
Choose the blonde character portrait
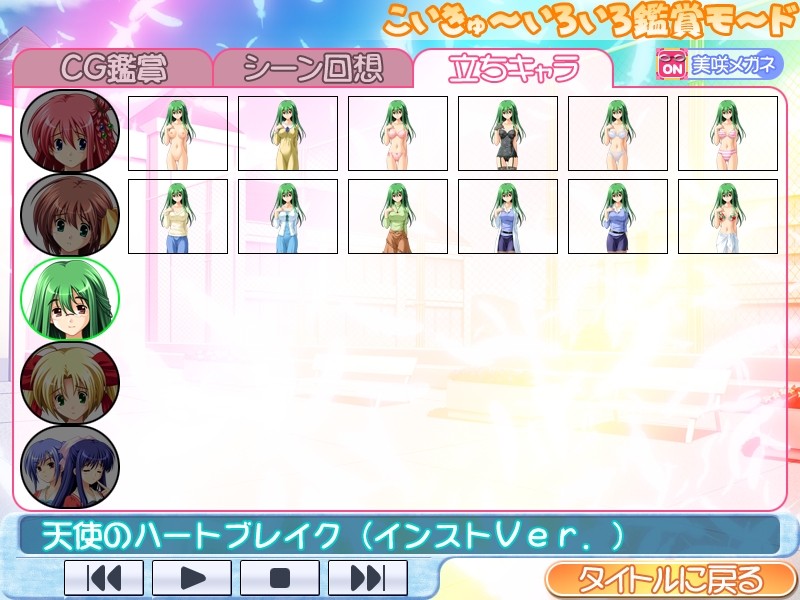70,383
